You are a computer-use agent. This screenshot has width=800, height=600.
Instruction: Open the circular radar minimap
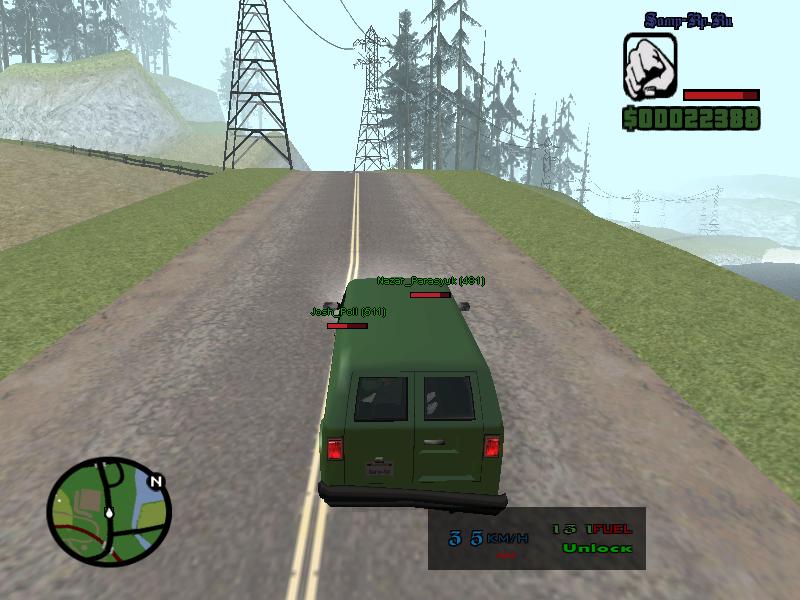(108, 511)
